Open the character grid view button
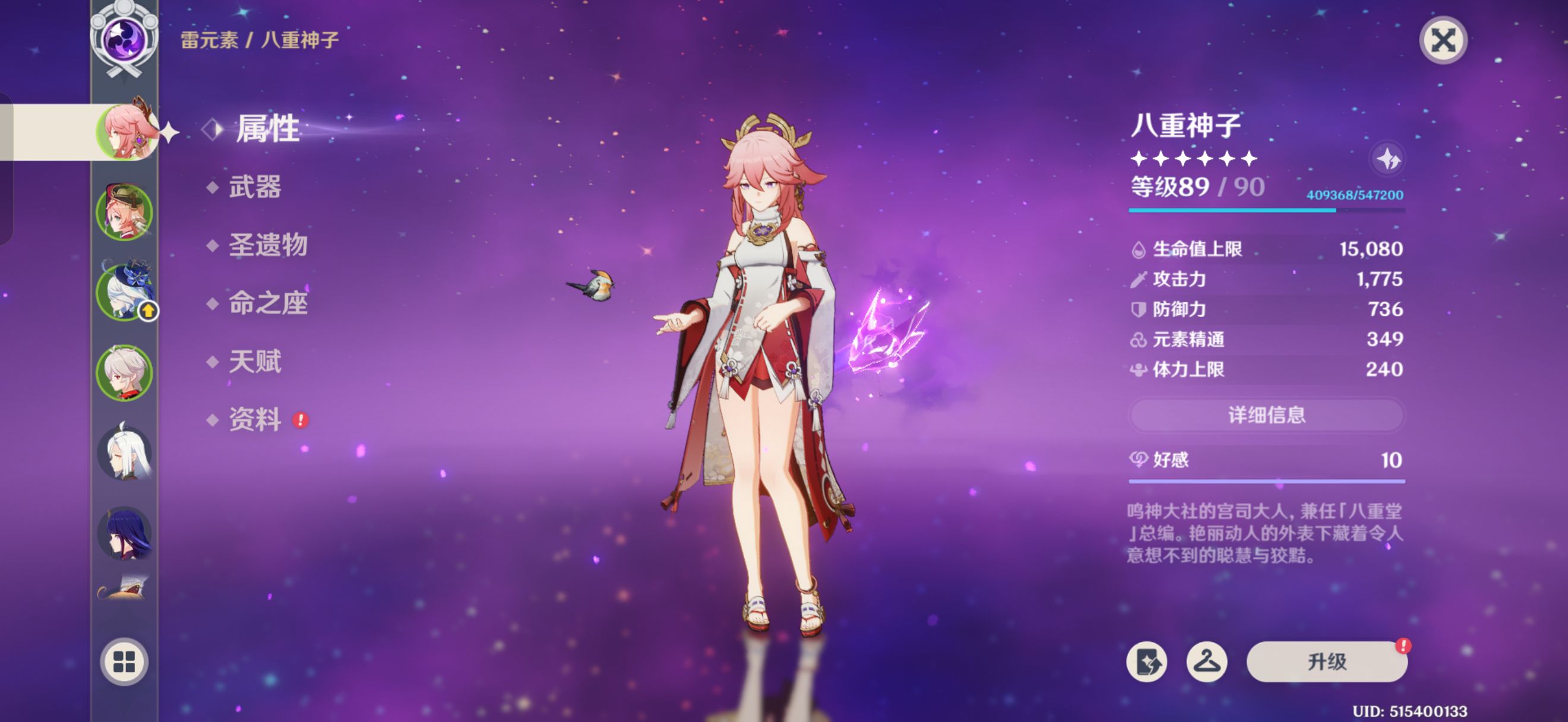1568x722 pixels. (x=124, y=661)
